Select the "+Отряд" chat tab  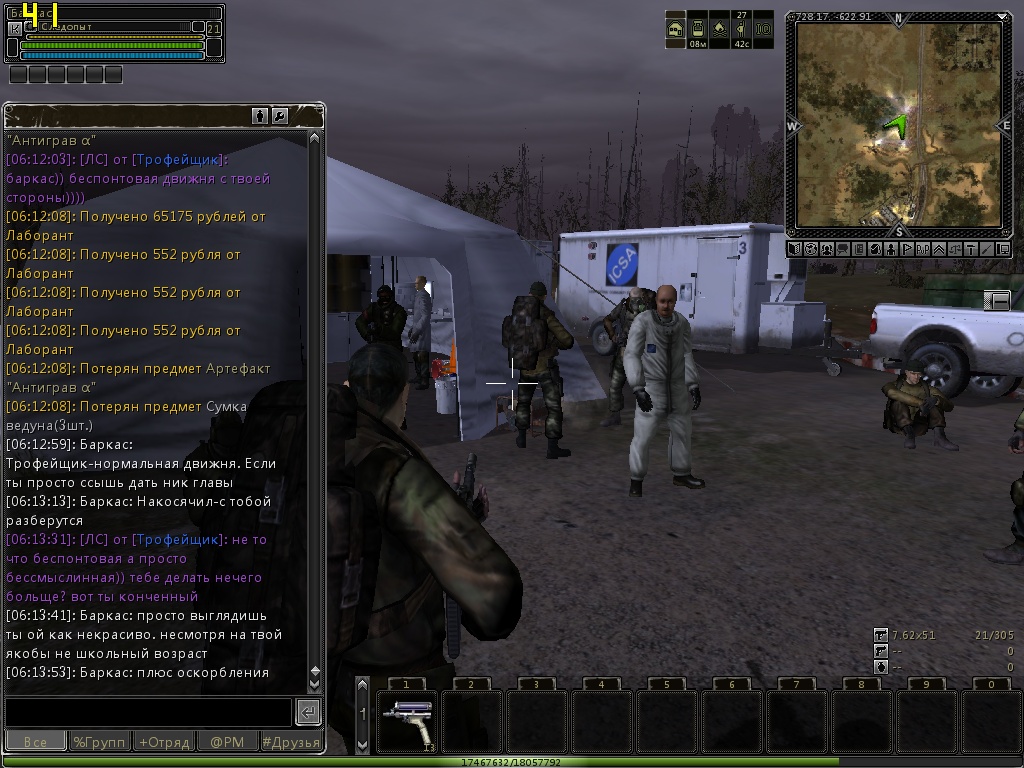pyautogui.click(x=163, y=741)
